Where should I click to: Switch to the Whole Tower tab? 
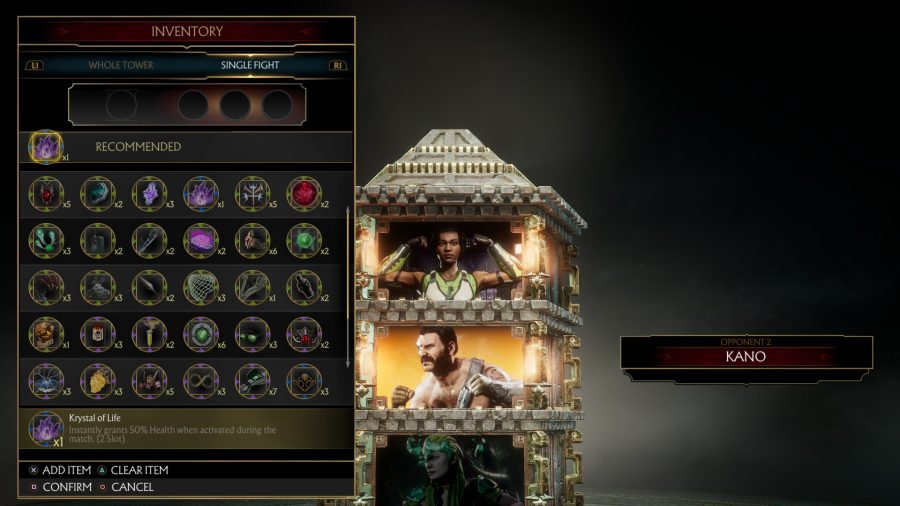[120, 65]
